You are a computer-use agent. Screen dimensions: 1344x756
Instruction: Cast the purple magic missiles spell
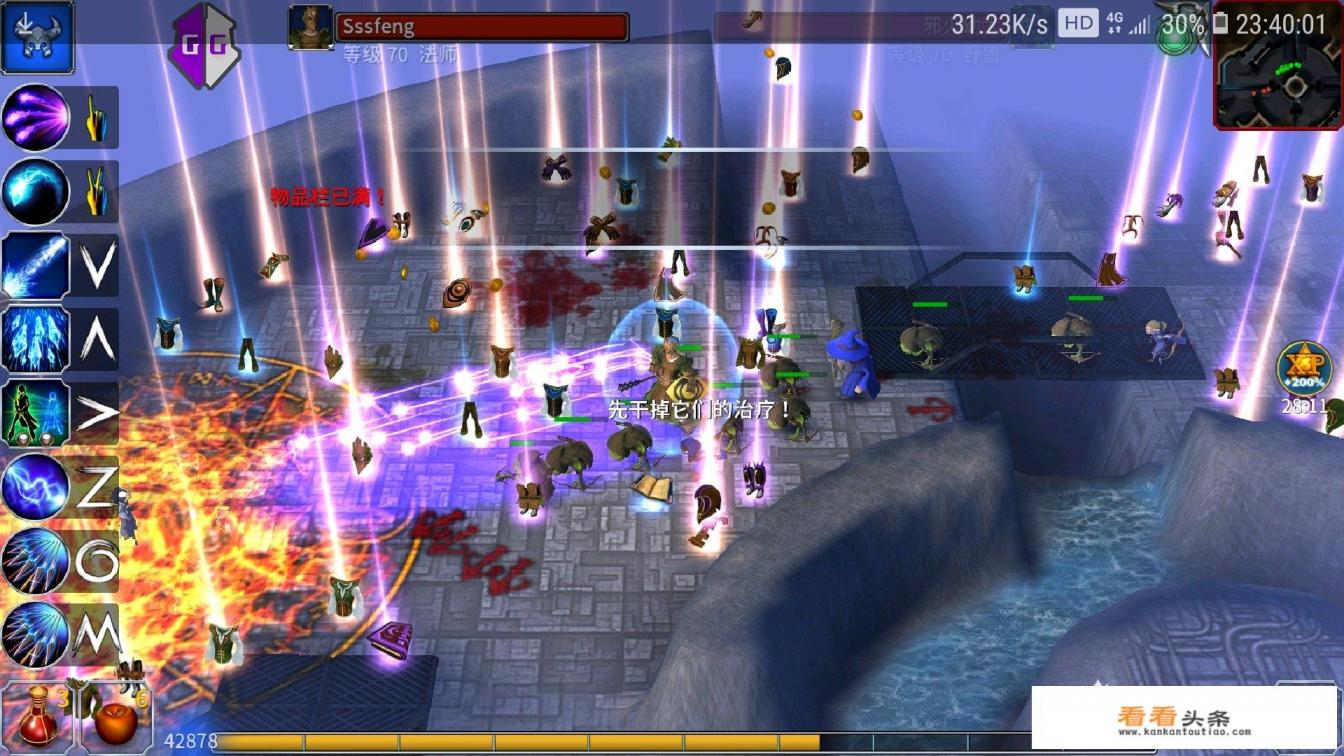pyautogui.click(x=36, y=118)
